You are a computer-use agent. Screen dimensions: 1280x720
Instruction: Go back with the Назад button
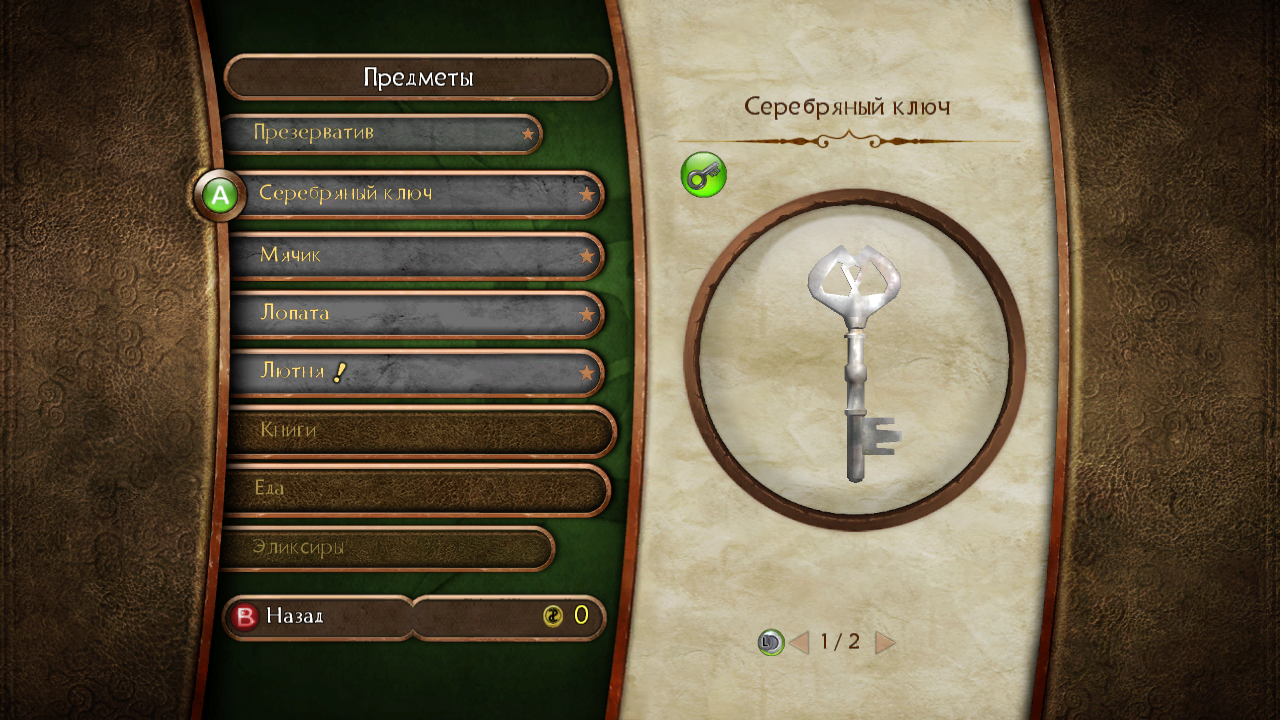click(x=318, y=617)
